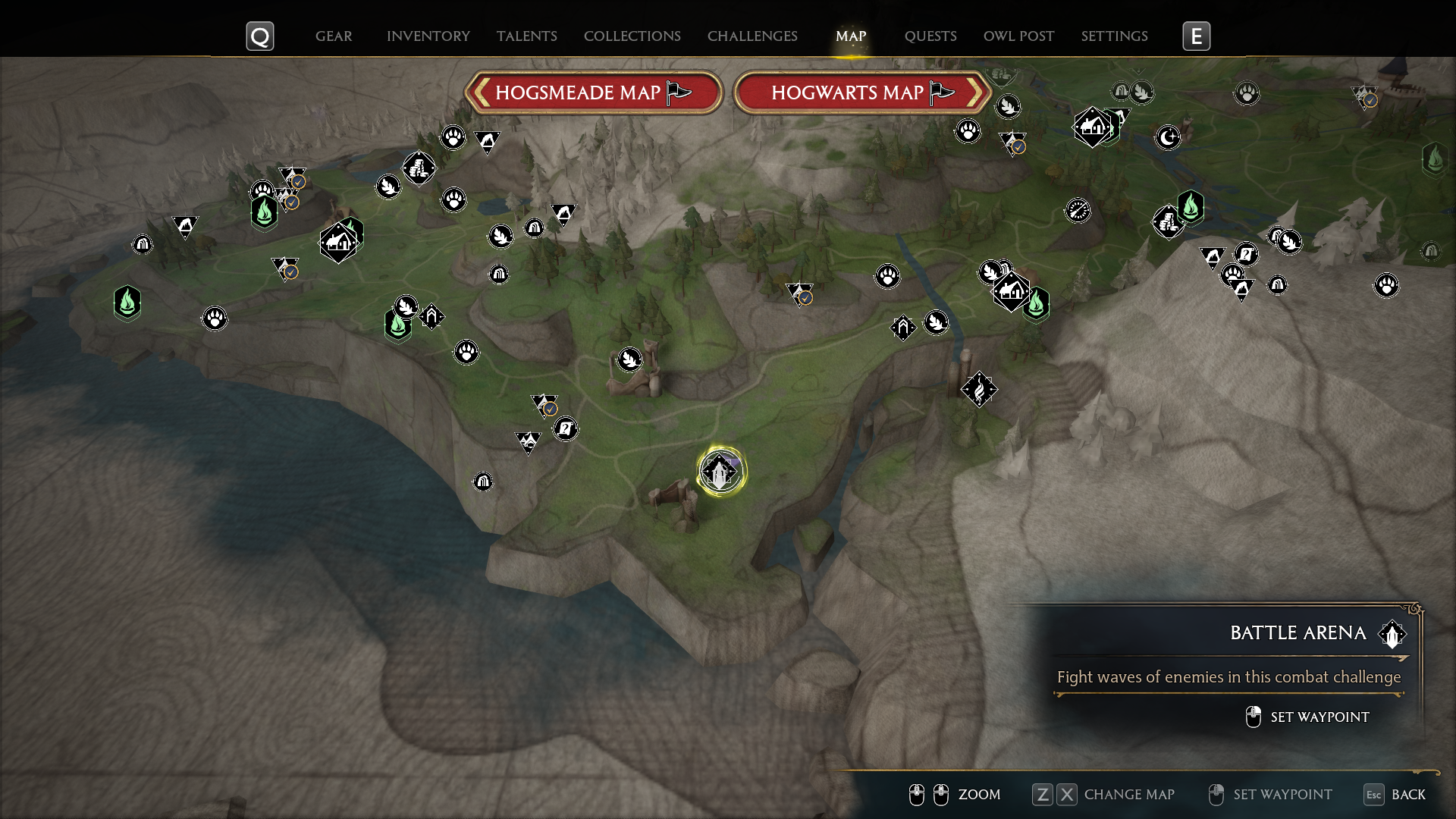Open the cave entrance marker near the south coast
1456x819 pixels.
point(483,482)
